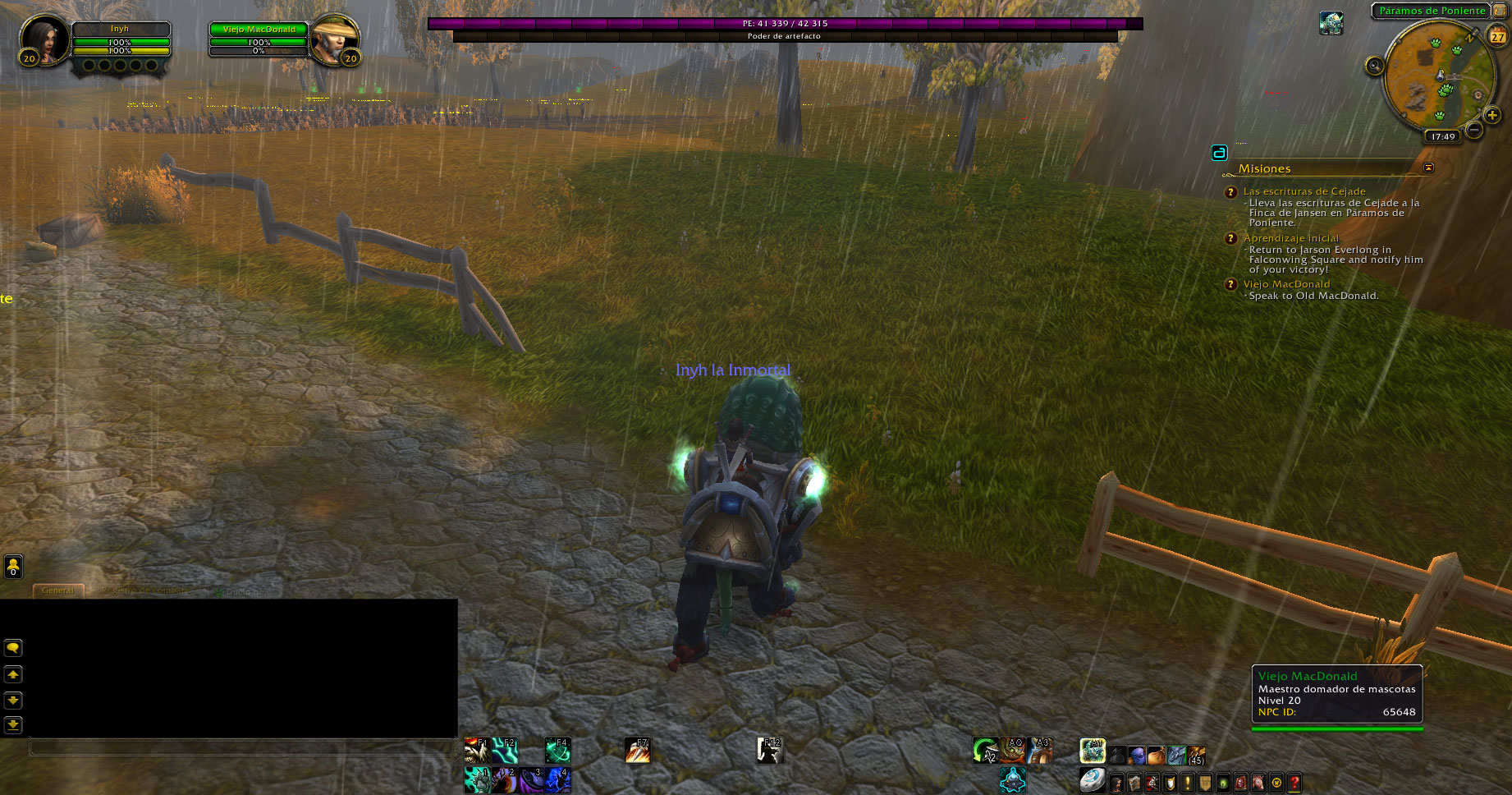Click the Inyh player portrait
The image size is (1512, 795).
43,39
